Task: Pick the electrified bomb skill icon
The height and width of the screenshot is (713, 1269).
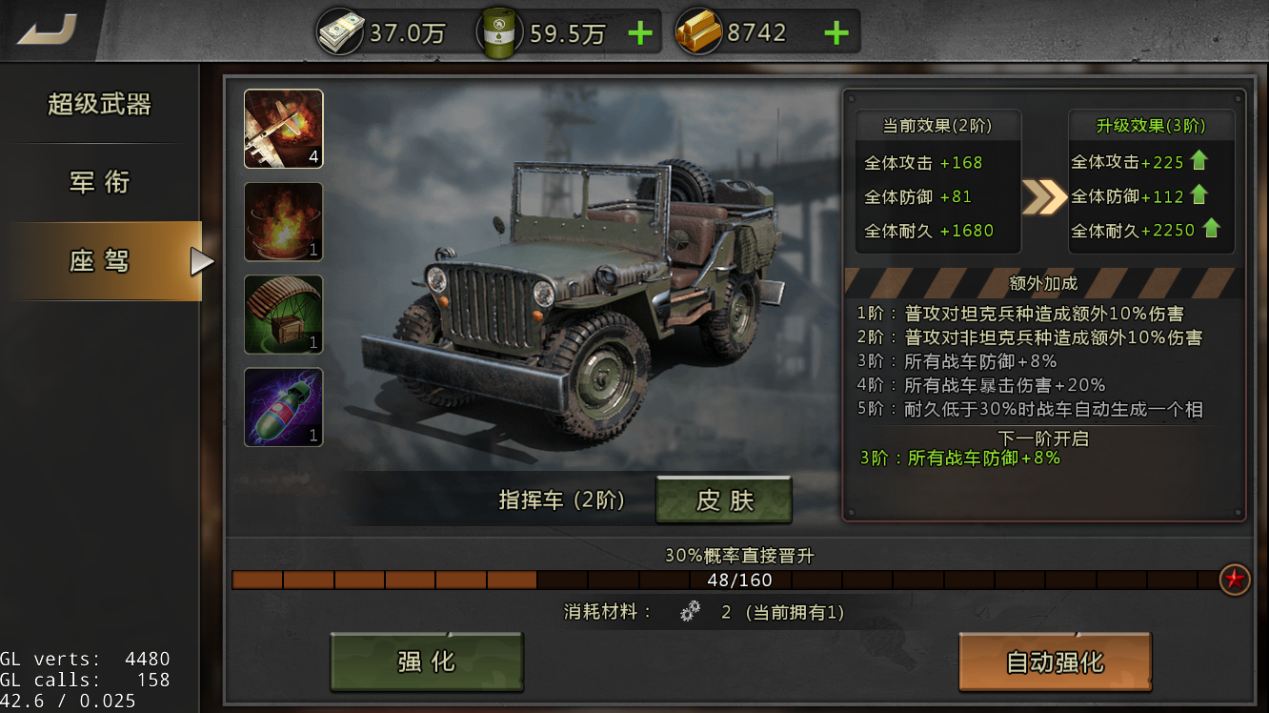Action: [283, 407]
